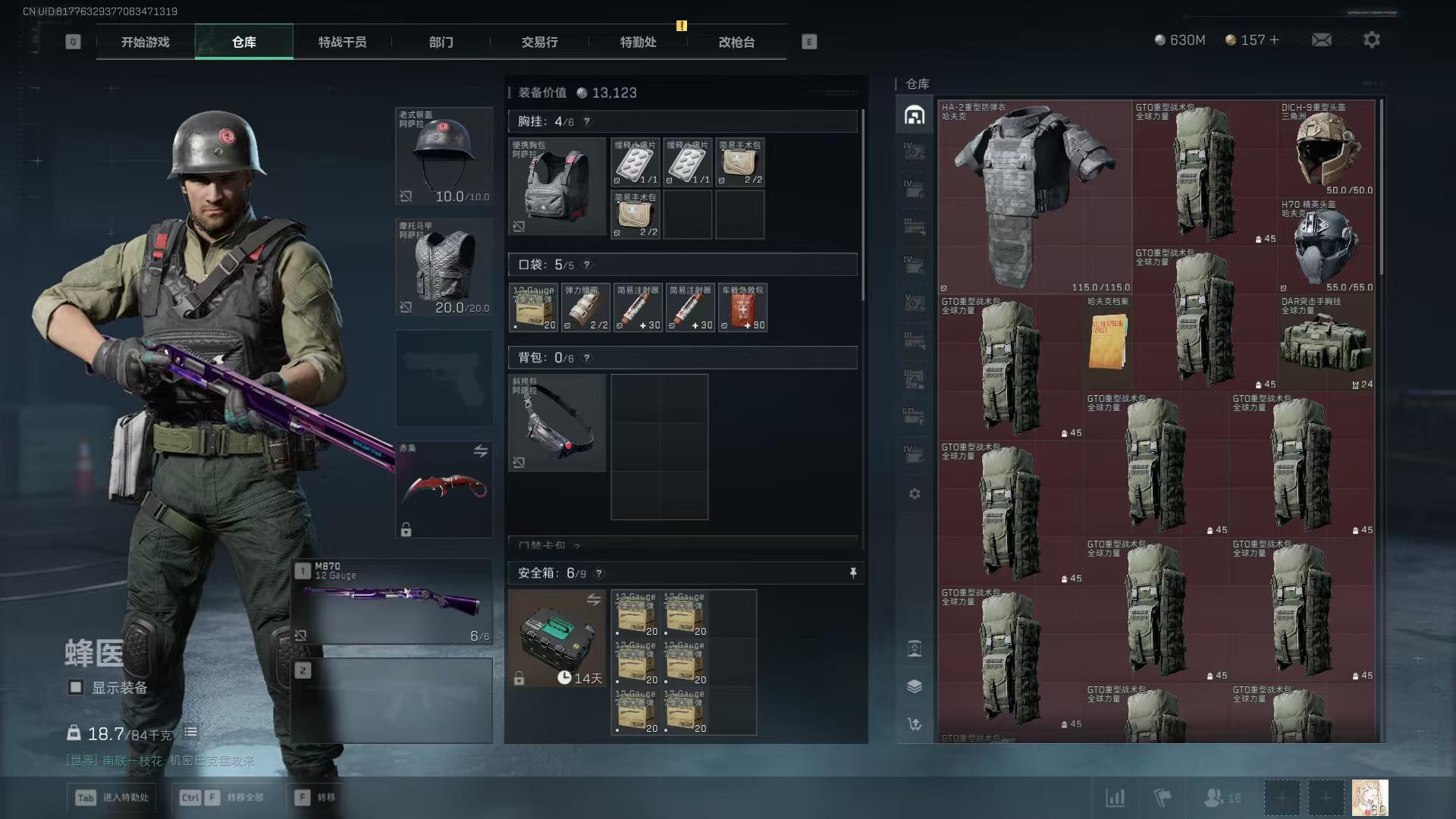This screenshot has height=819, width=1456.
Task: Select the 车载急救包 medkit in pockets
Action: click(x=742, y=308)
